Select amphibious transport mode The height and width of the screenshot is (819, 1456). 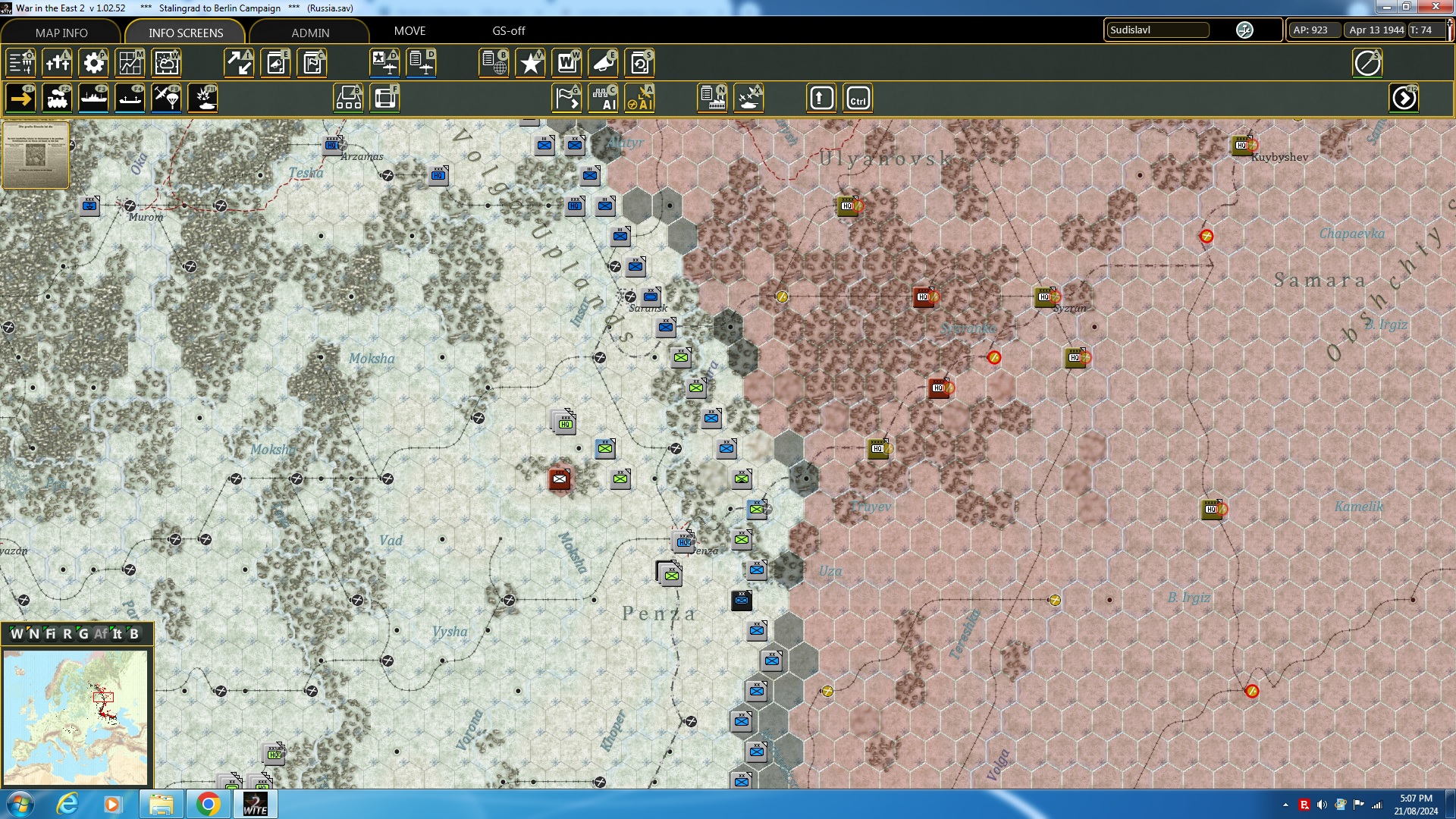[130, 97]
